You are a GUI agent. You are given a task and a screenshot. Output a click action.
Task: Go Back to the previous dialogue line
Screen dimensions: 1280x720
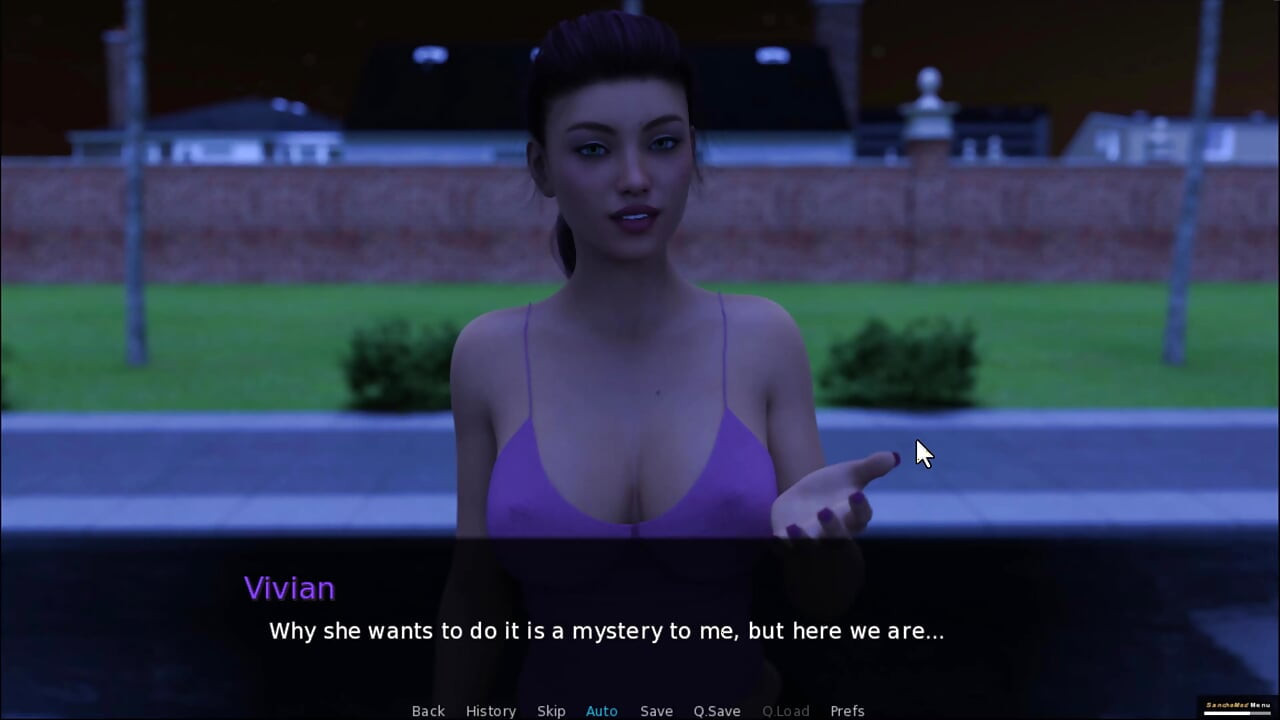[x=428, y=711]
